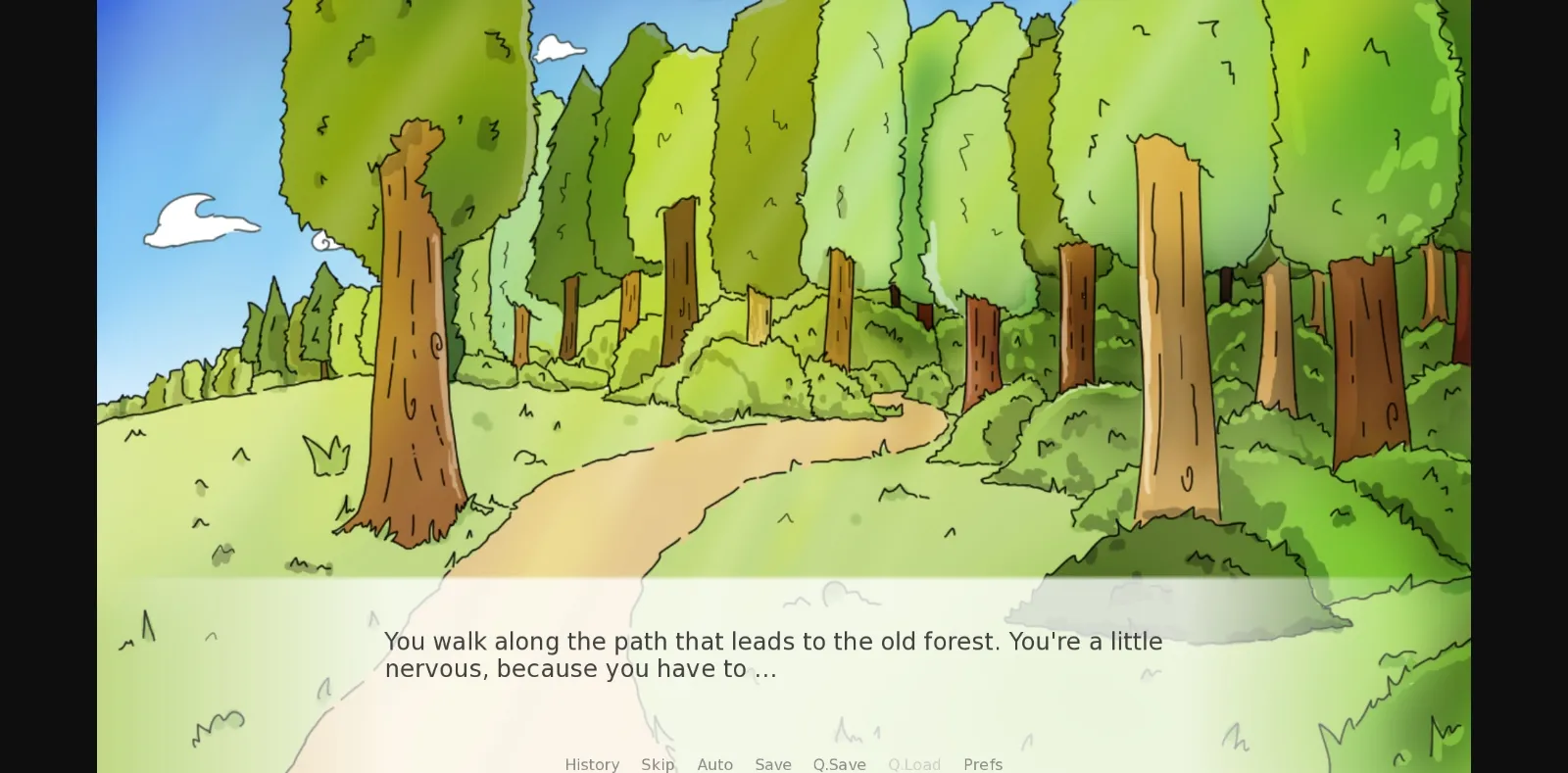Click Q.Save to quicksave your progress
Viewport: 1568px width, 773px height.
[839, 764]
